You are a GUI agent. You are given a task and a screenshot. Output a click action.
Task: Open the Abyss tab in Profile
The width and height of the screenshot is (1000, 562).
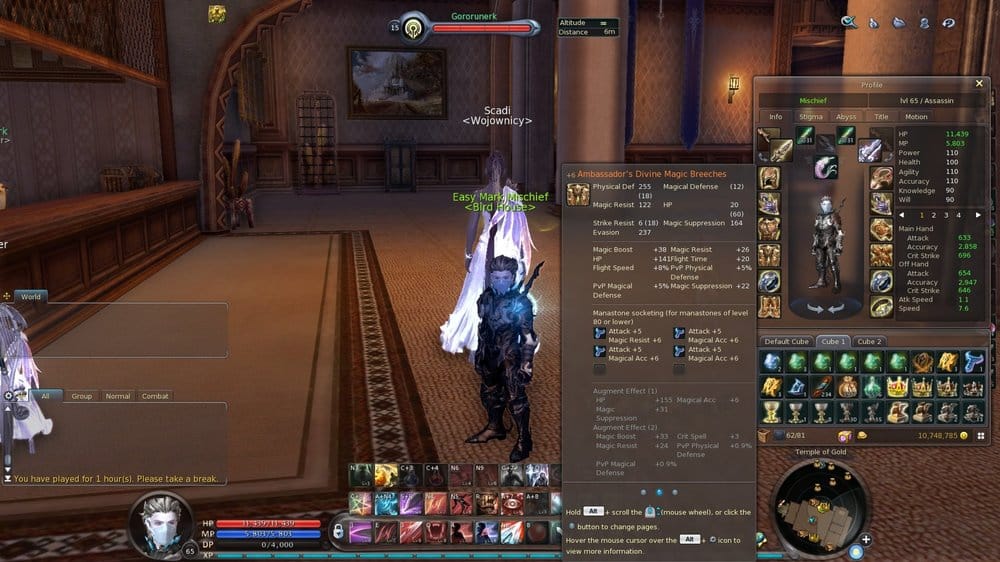pyautogui.click(x=846, y=117)
